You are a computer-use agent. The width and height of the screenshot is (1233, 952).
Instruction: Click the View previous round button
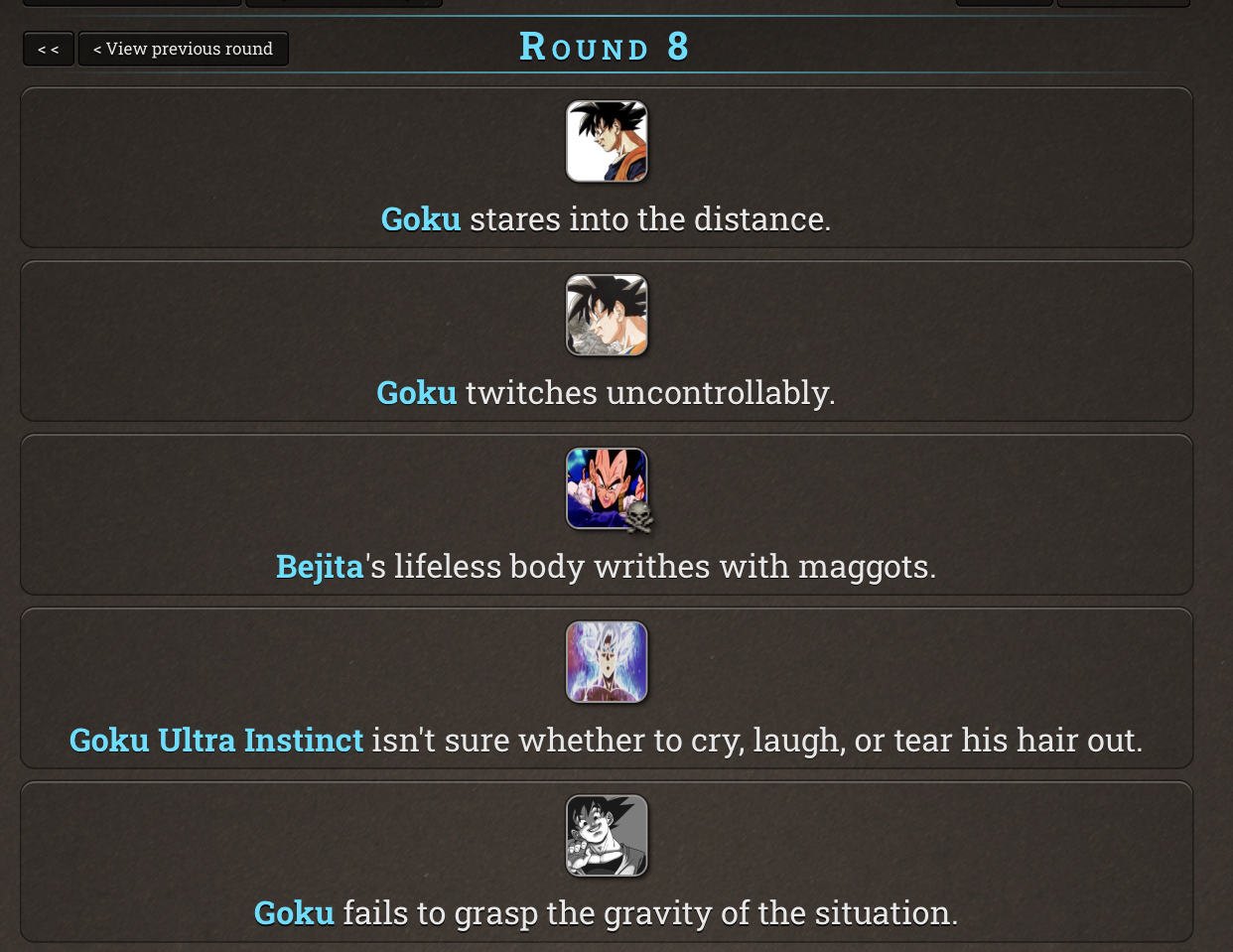point(183,49)
